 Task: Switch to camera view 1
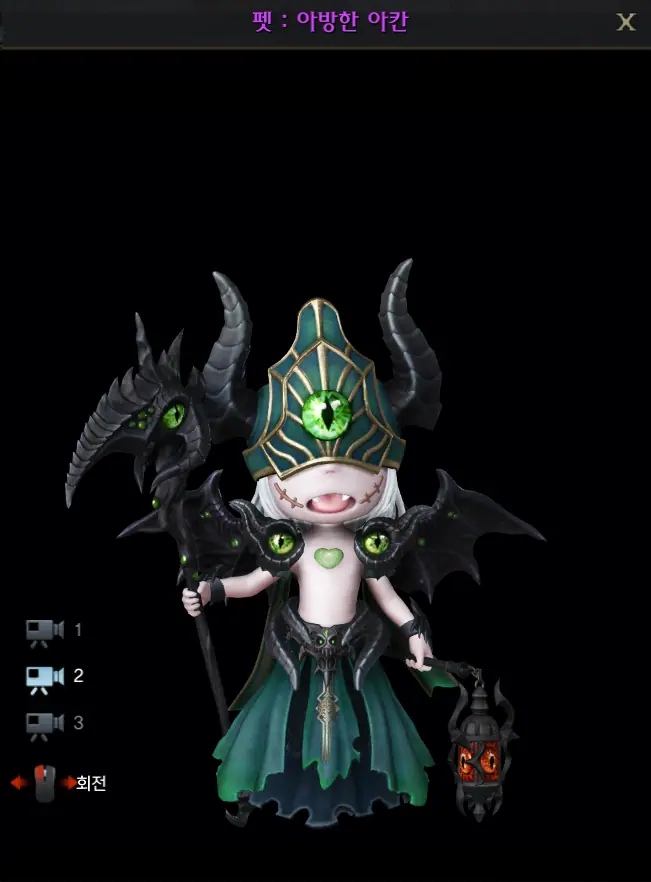tap(45, 631)
